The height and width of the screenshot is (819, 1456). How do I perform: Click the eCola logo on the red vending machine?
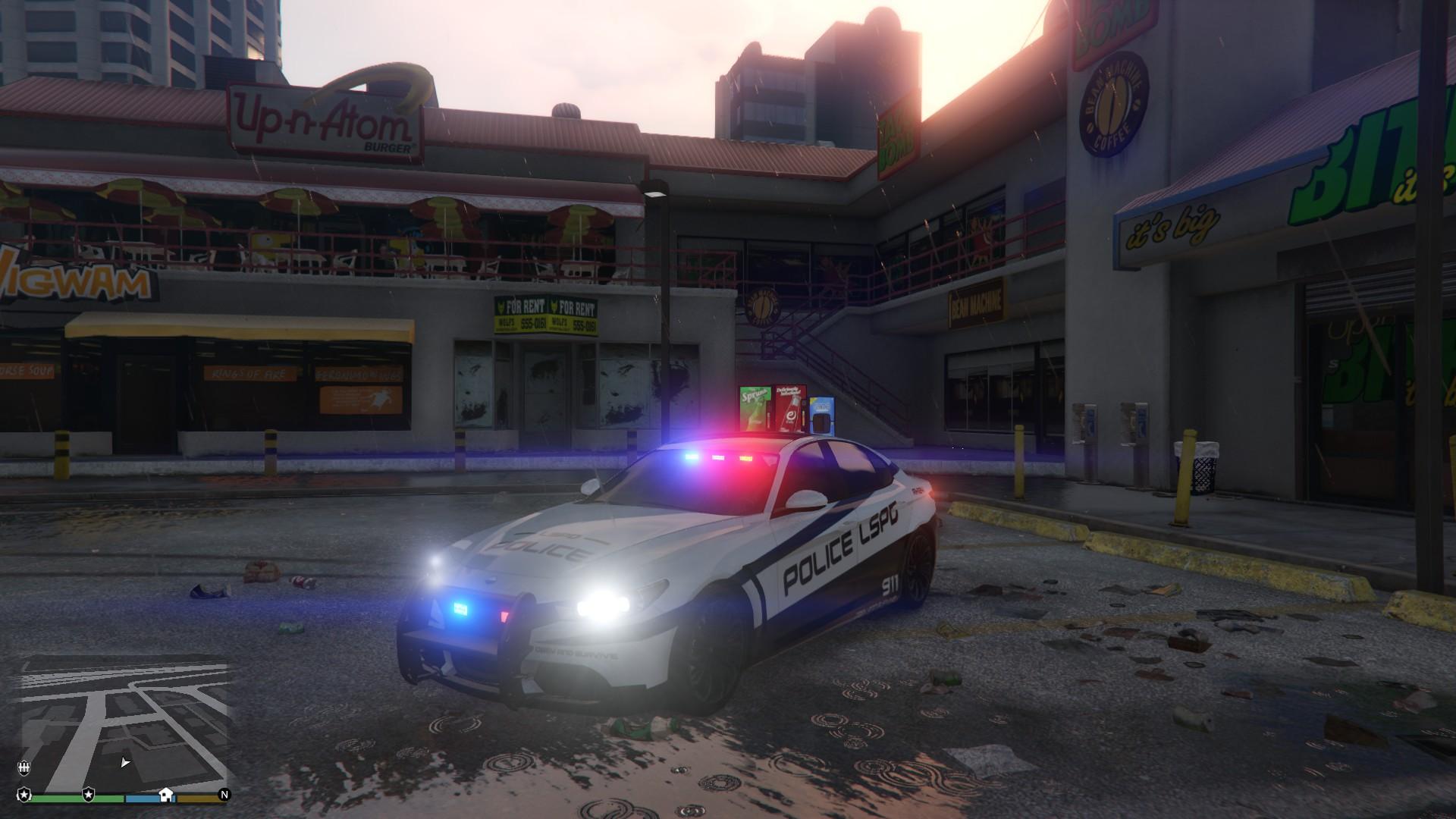(x=792, y=417)
